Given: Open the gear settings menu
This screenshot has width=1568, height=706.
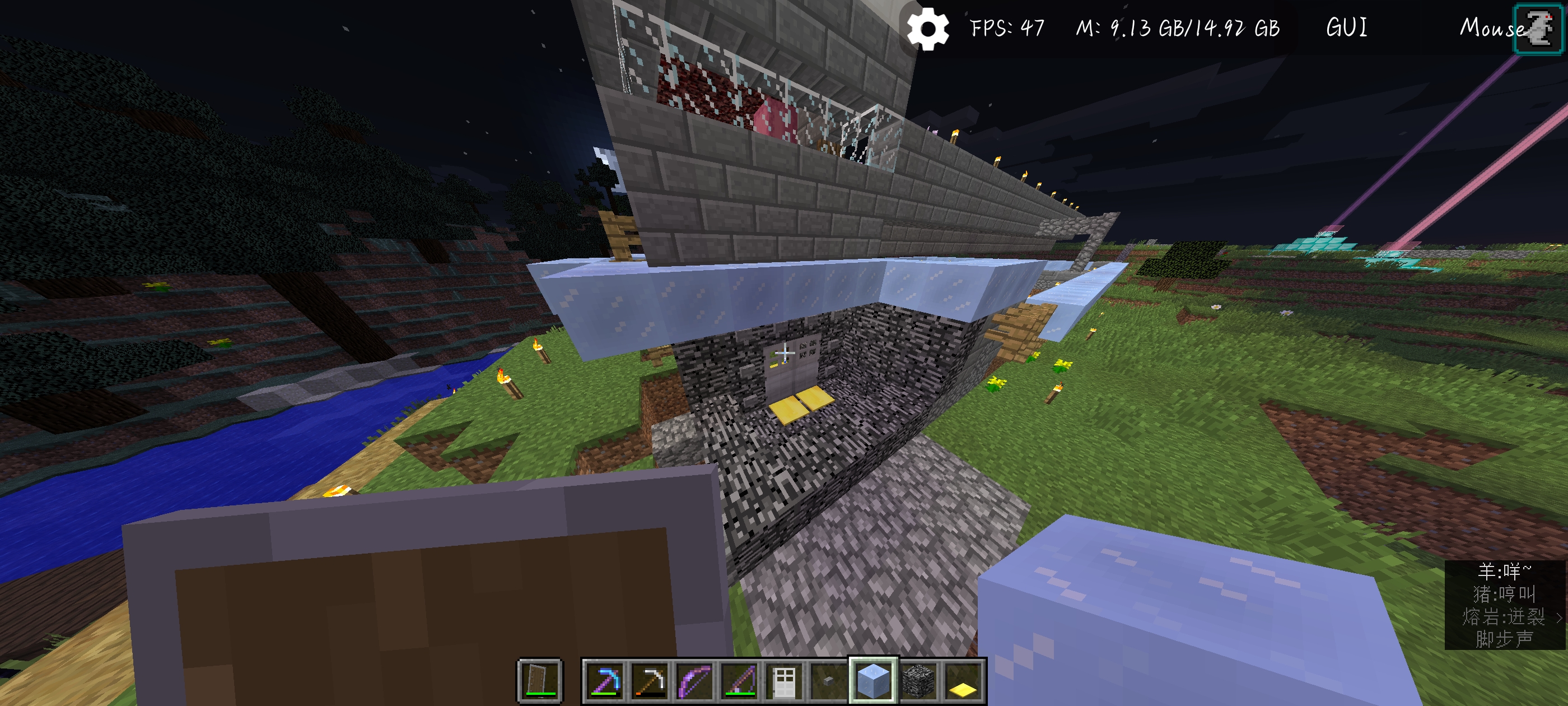Looking at the screenshot, I should click(927, 28).
